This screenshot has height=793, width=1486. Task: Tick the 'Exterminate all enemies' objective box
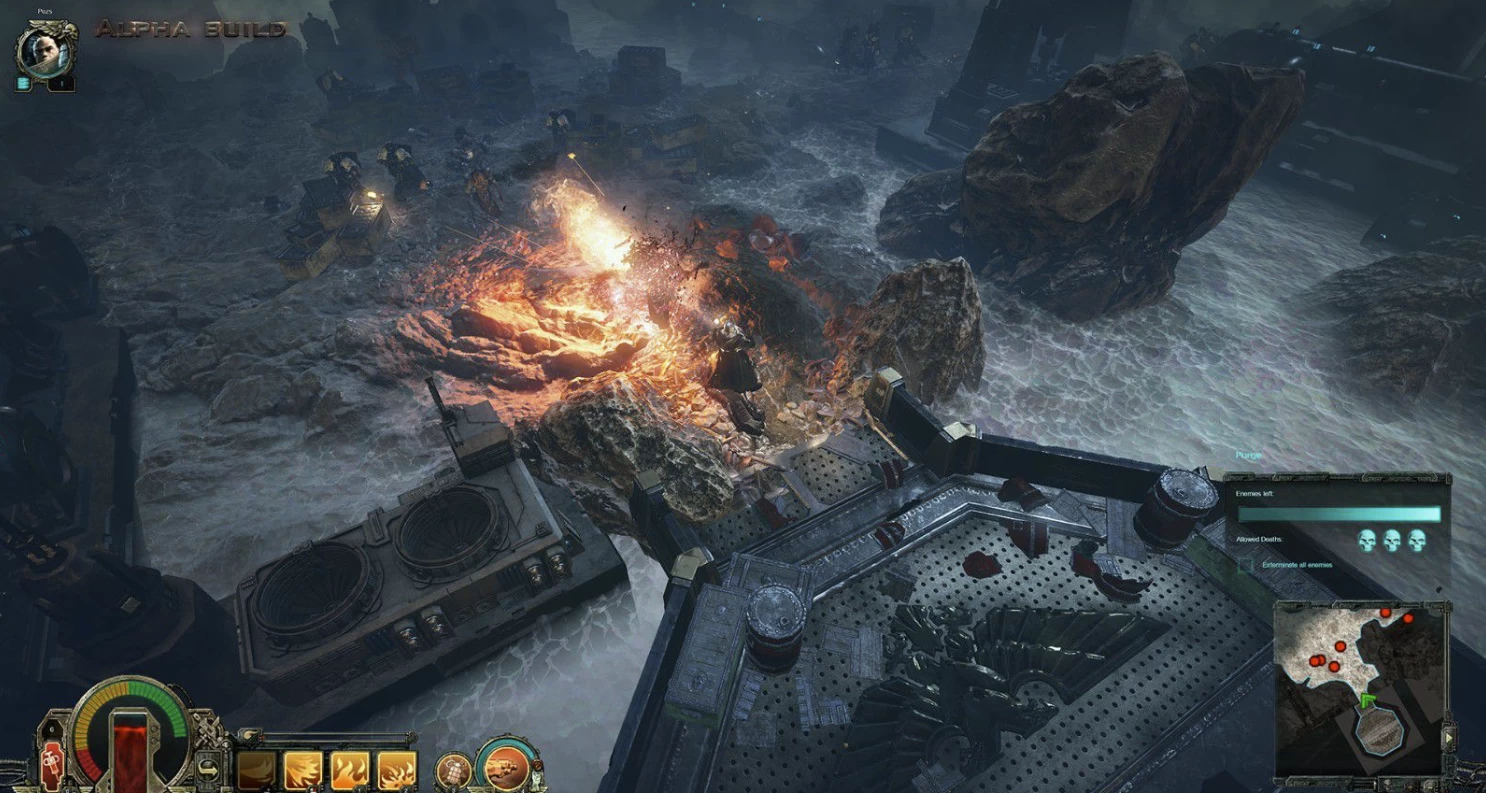tap(1245, 565)
